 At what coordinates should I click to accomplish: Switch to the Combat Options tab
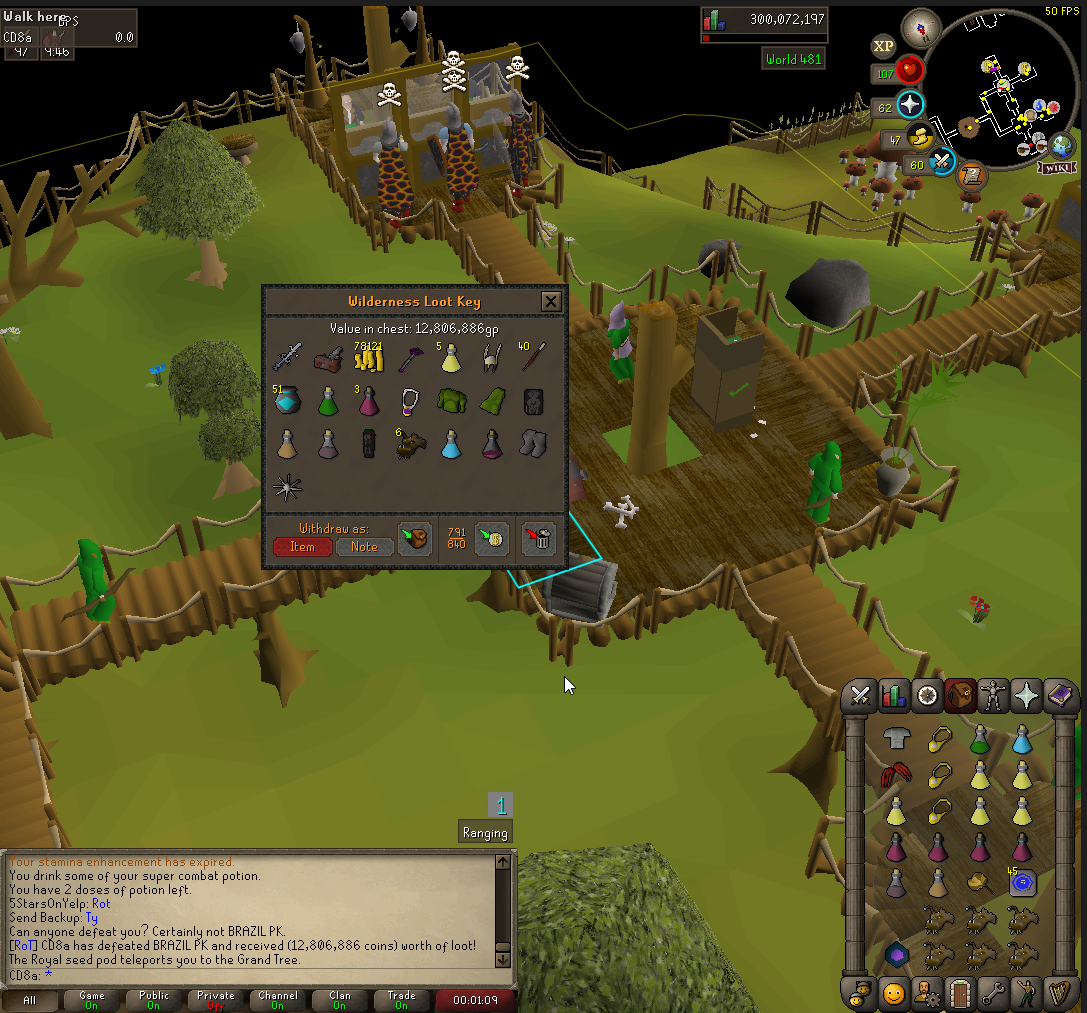pos(860,694)
